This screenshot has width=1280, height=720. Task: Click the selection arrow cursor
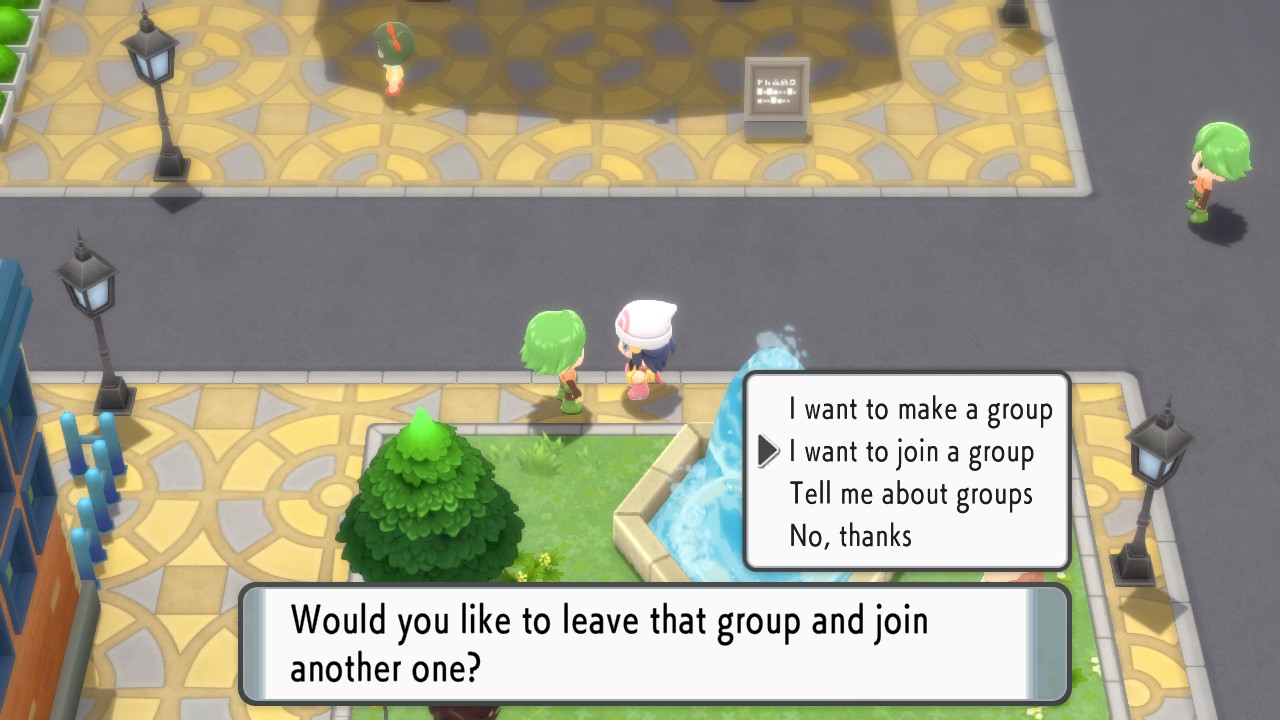(765, 451)
